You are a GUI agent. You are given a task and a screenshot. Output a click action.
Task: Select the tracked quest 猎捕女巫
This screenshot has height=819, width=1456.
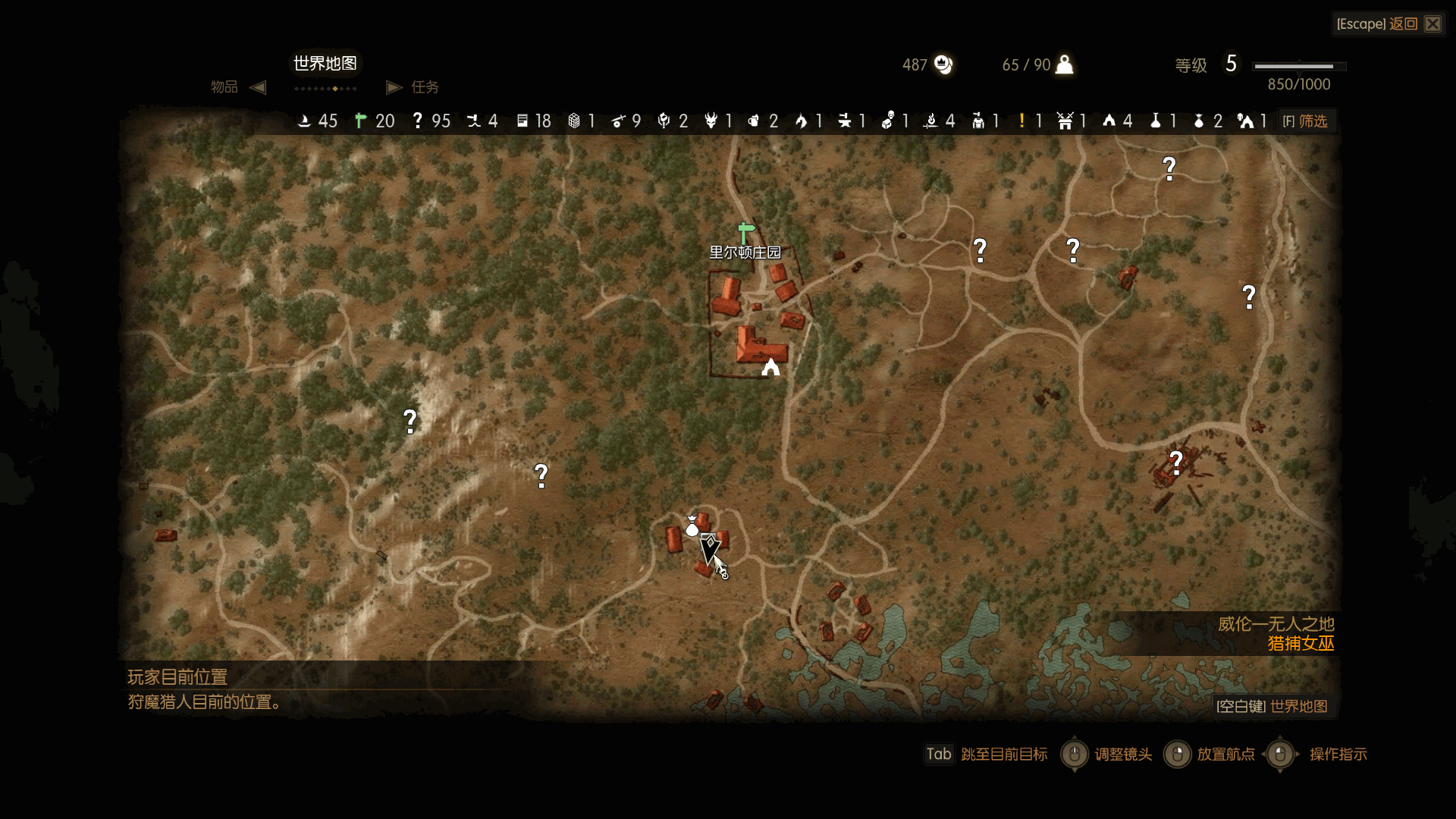pos(1301,644)
